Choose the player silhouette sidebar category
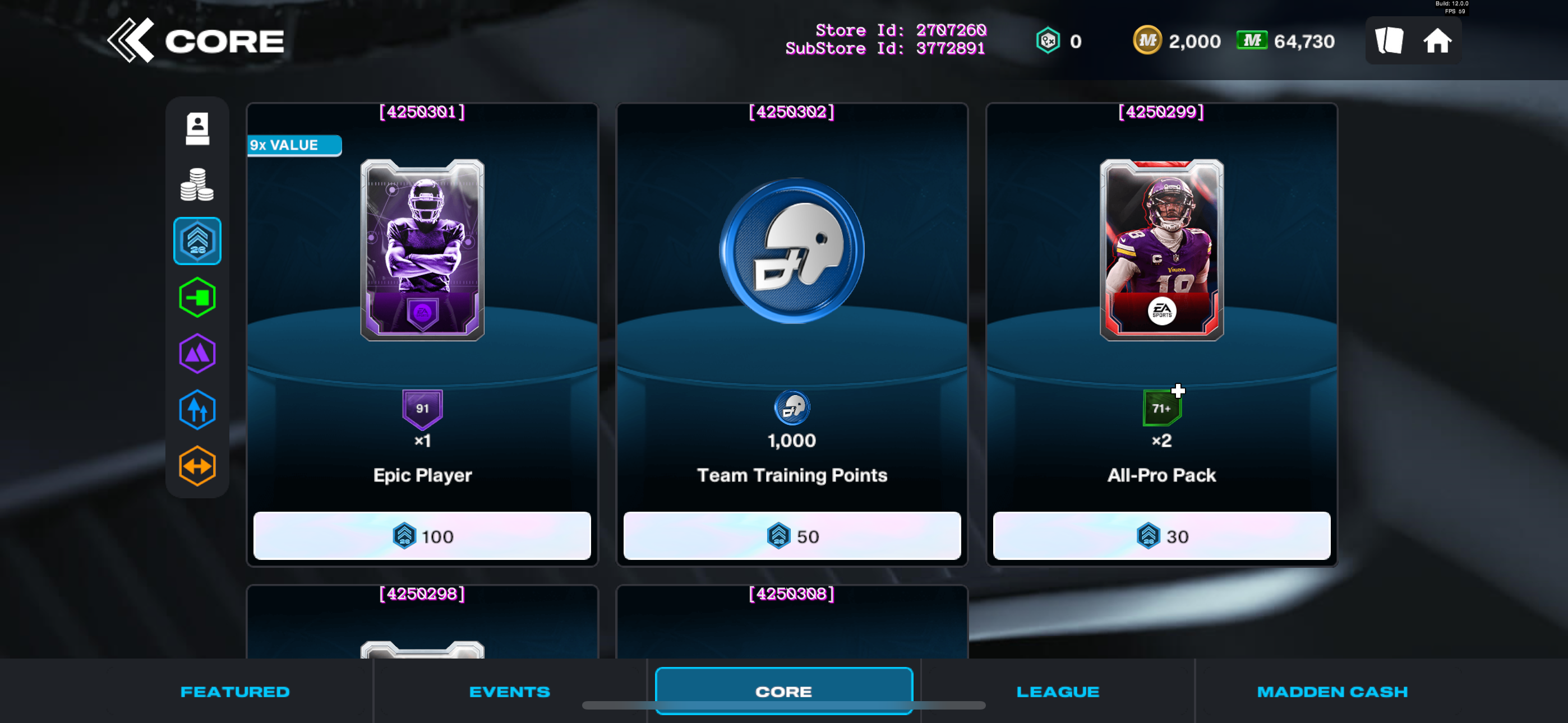The image size is (1568, 723). point(197,128)
